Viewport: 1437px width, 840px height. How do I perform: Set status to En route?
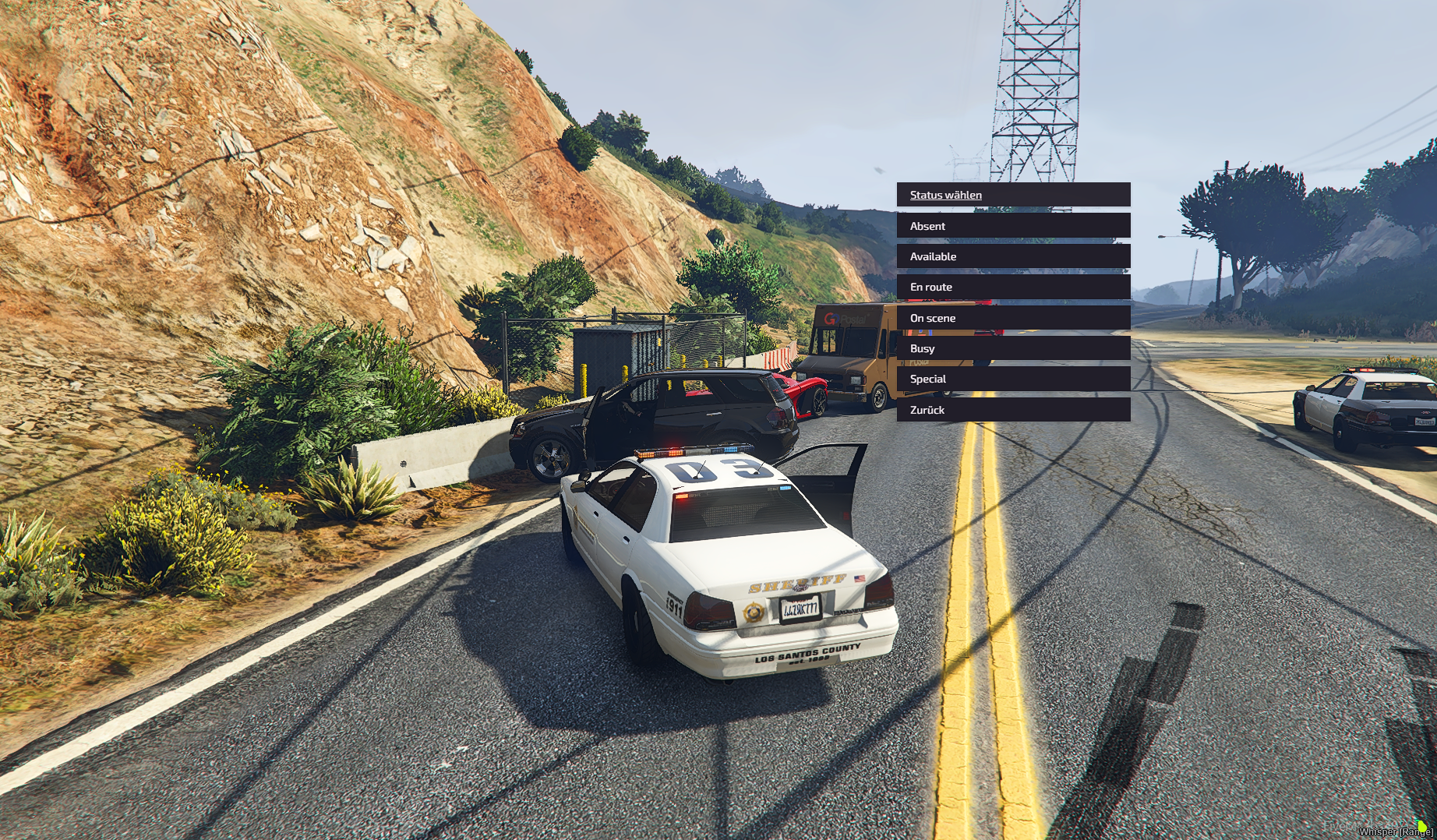pyautogui.click(x=1012, y=287)
